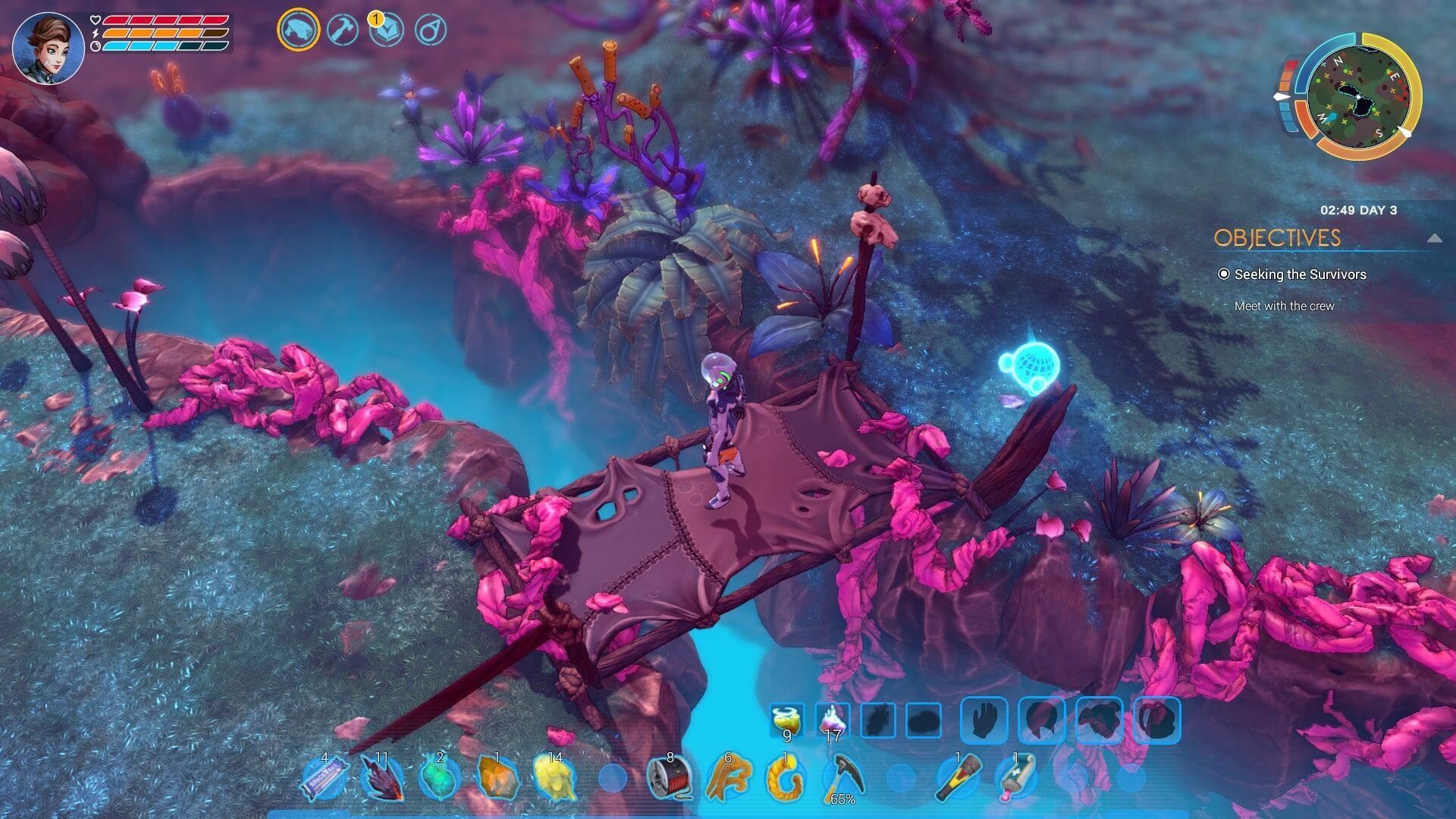Click the circular compass icon in top bar
The height and width of the screenshot is (819, 1456).
[x=431, y=30]
